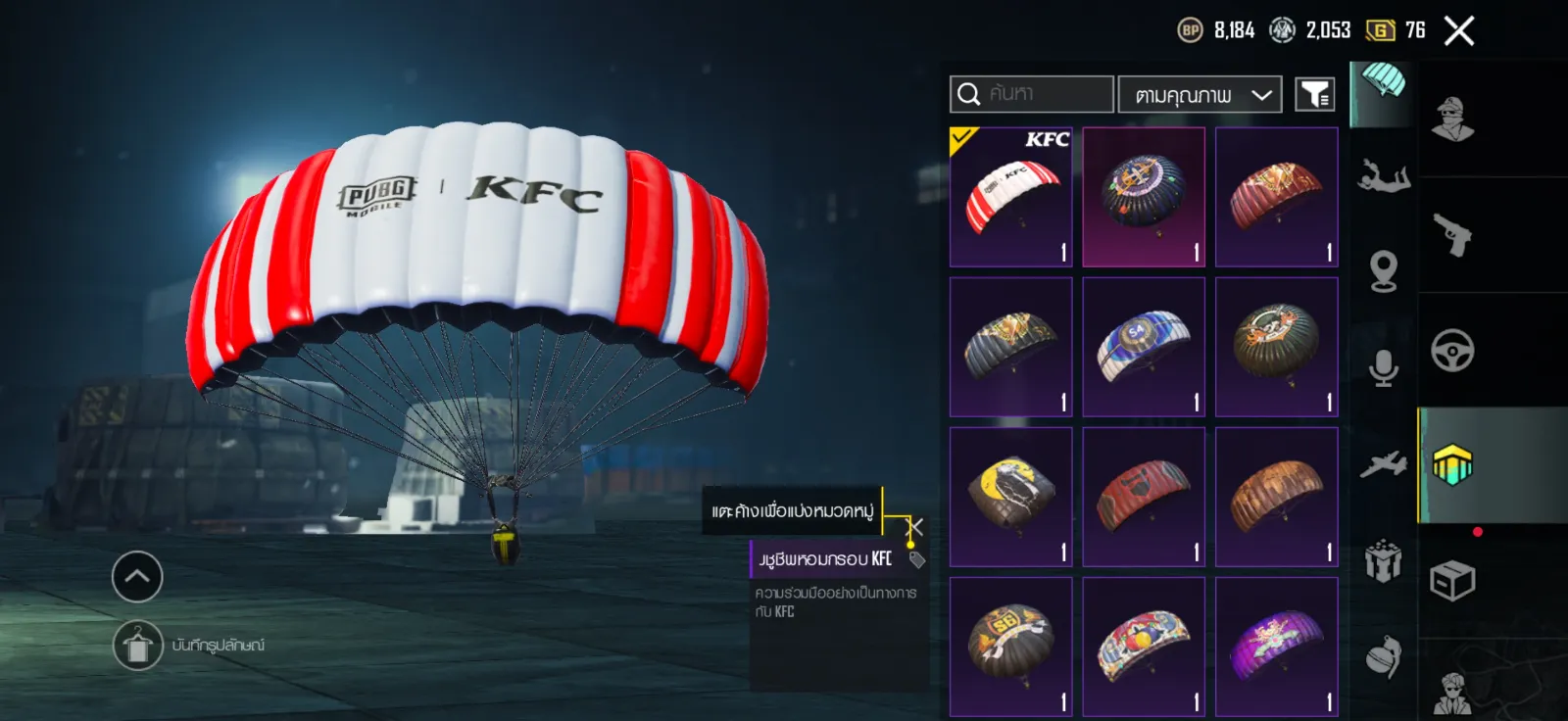Open the quality sort dropdown

coord(1200,95)
